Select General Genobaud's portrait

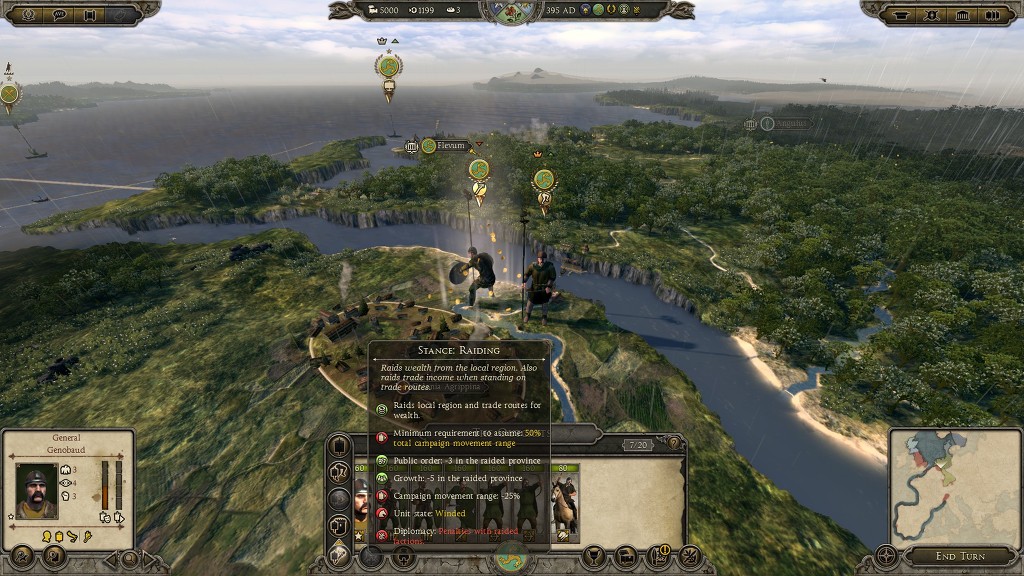coord(37,489)
